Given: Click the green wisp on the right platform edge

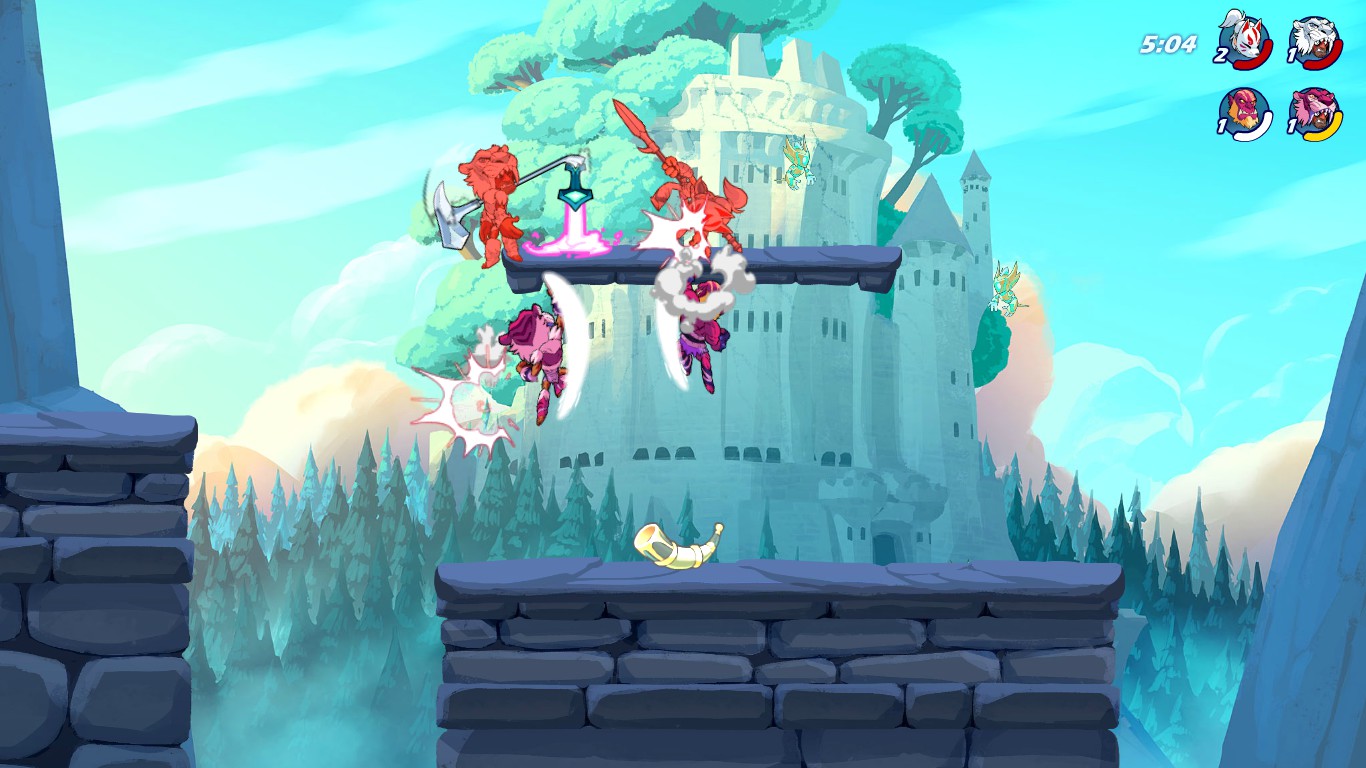Looking at the screenshot, I should tap(1005, 290).
